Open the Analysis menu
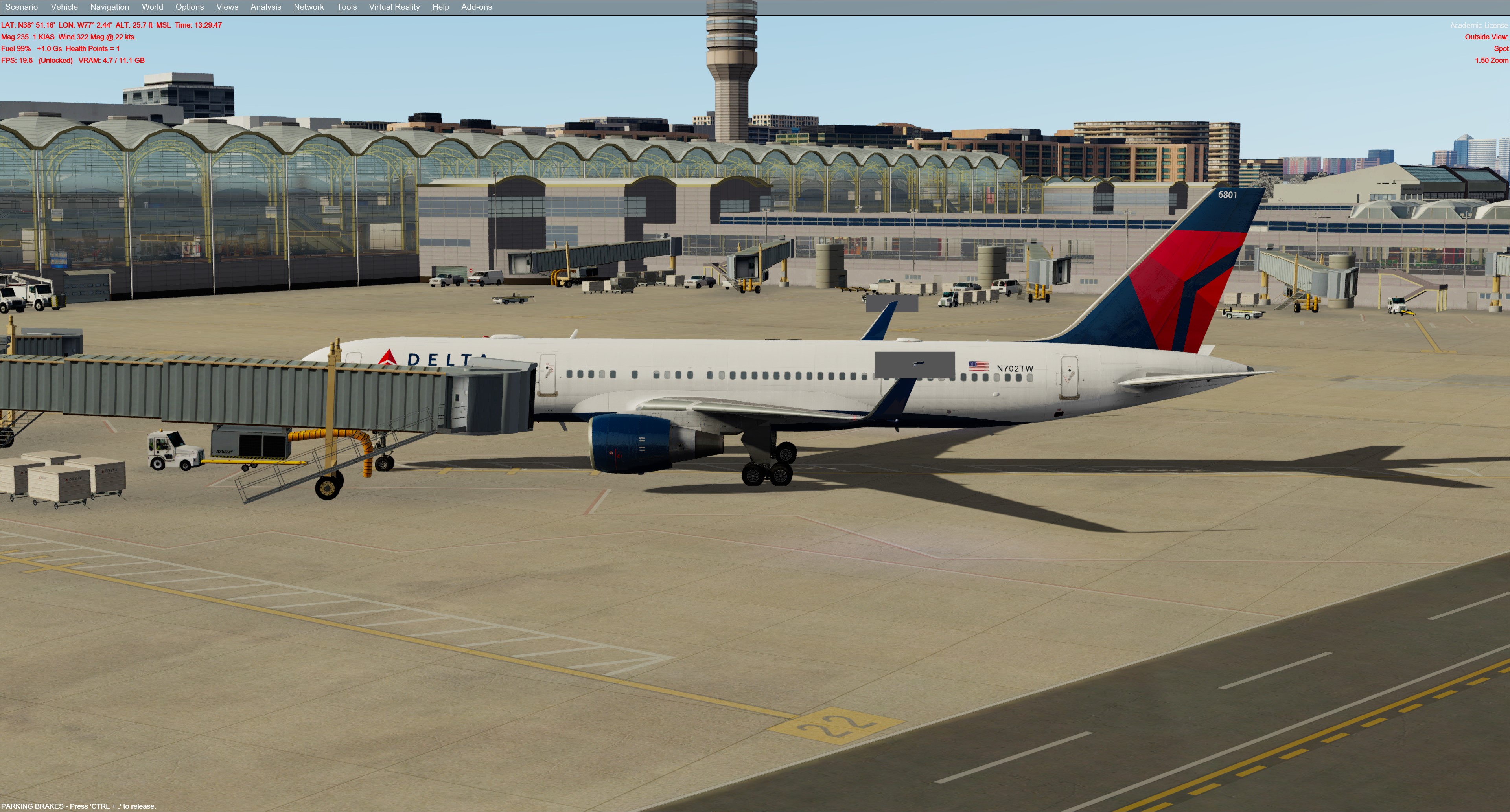 [265, 7]
